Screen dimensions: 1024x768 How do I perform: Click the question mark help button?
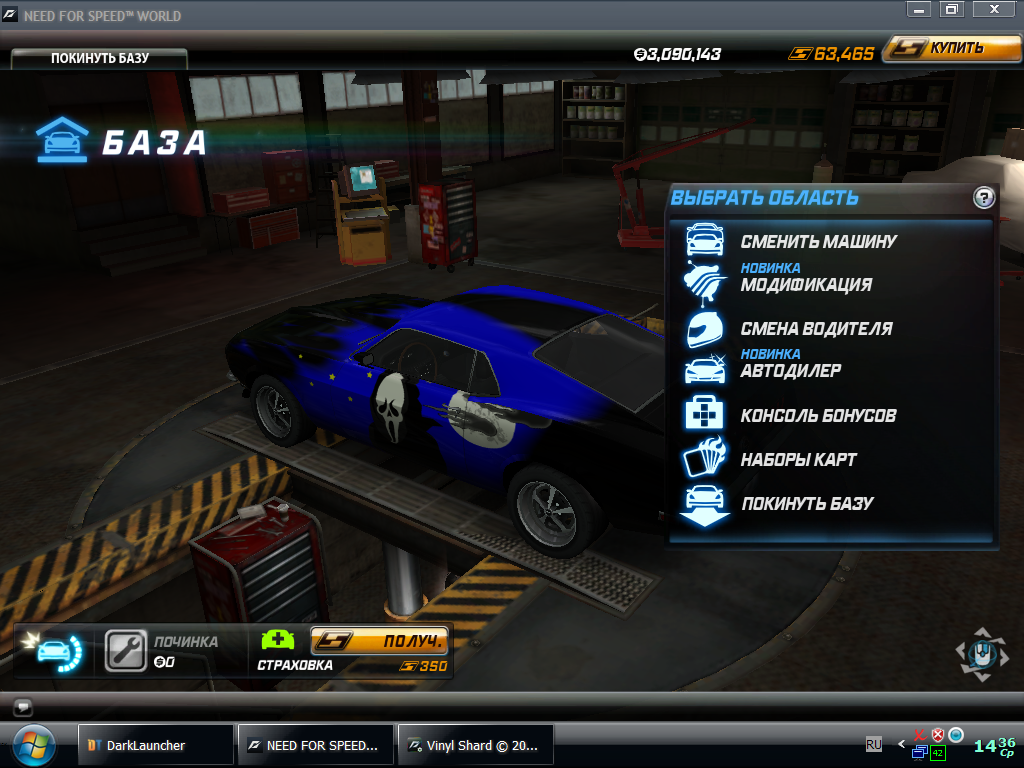tap(984, 198)
